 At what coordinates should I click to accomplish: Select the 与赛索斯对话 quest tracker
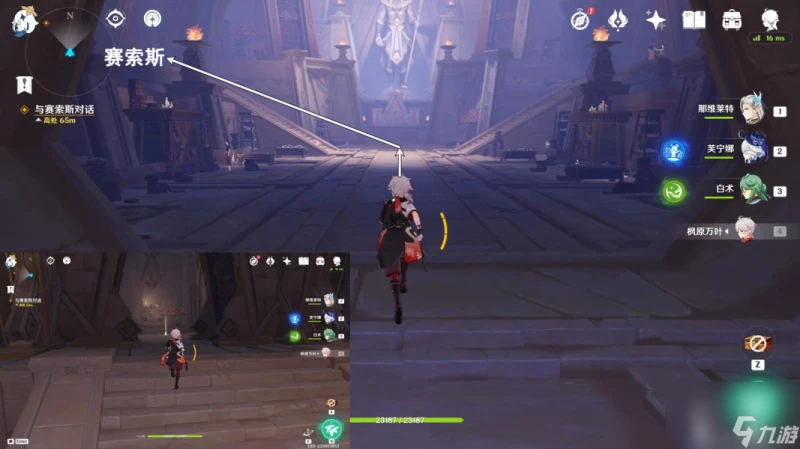point(62,109)
